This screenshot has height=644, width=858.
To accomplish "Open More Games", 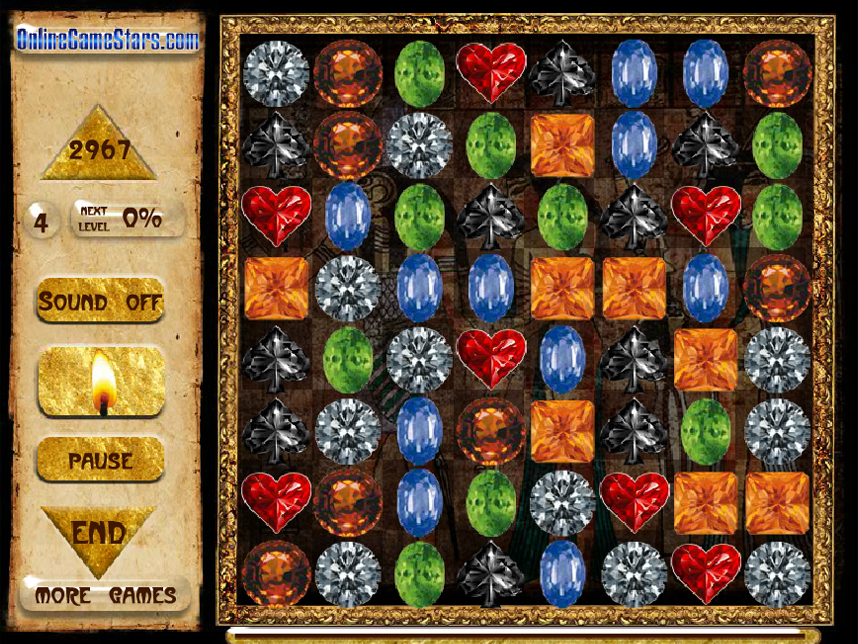I will (x=105, y=596).
